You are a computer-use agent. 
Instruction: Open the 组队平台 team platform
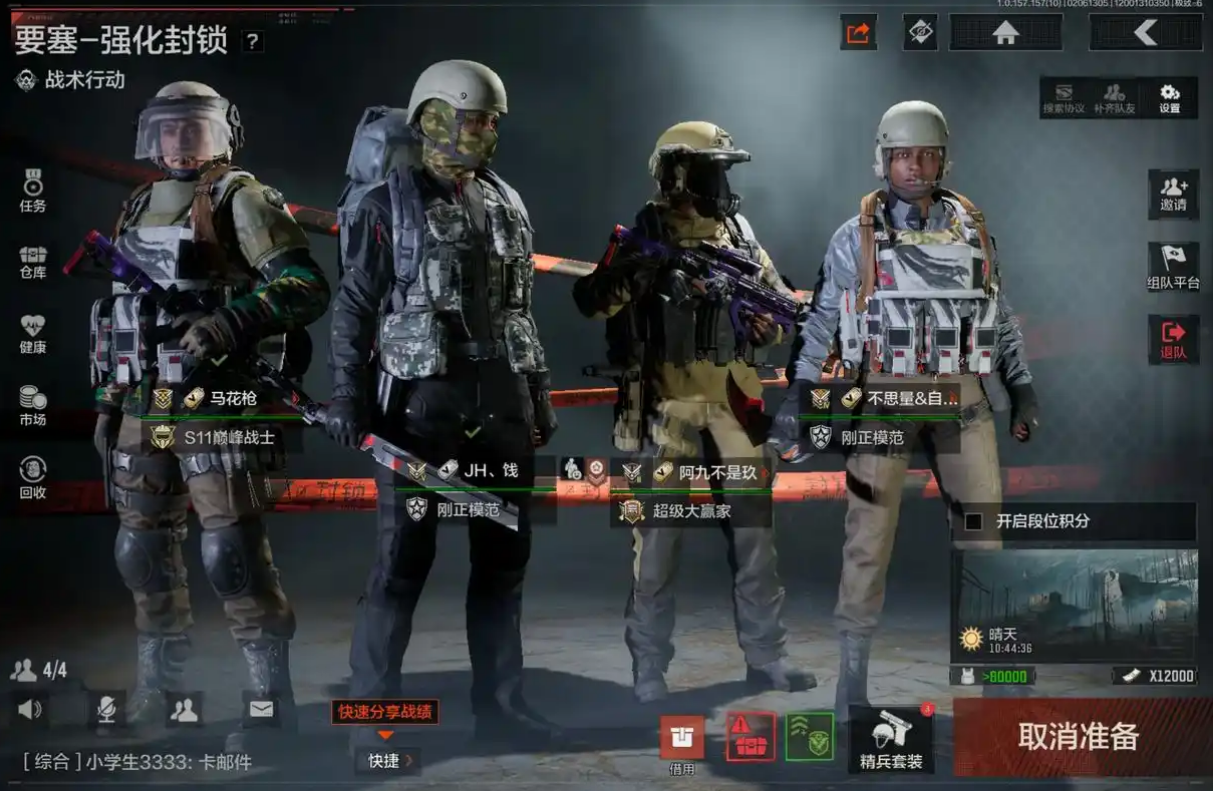pos(1173,267)
